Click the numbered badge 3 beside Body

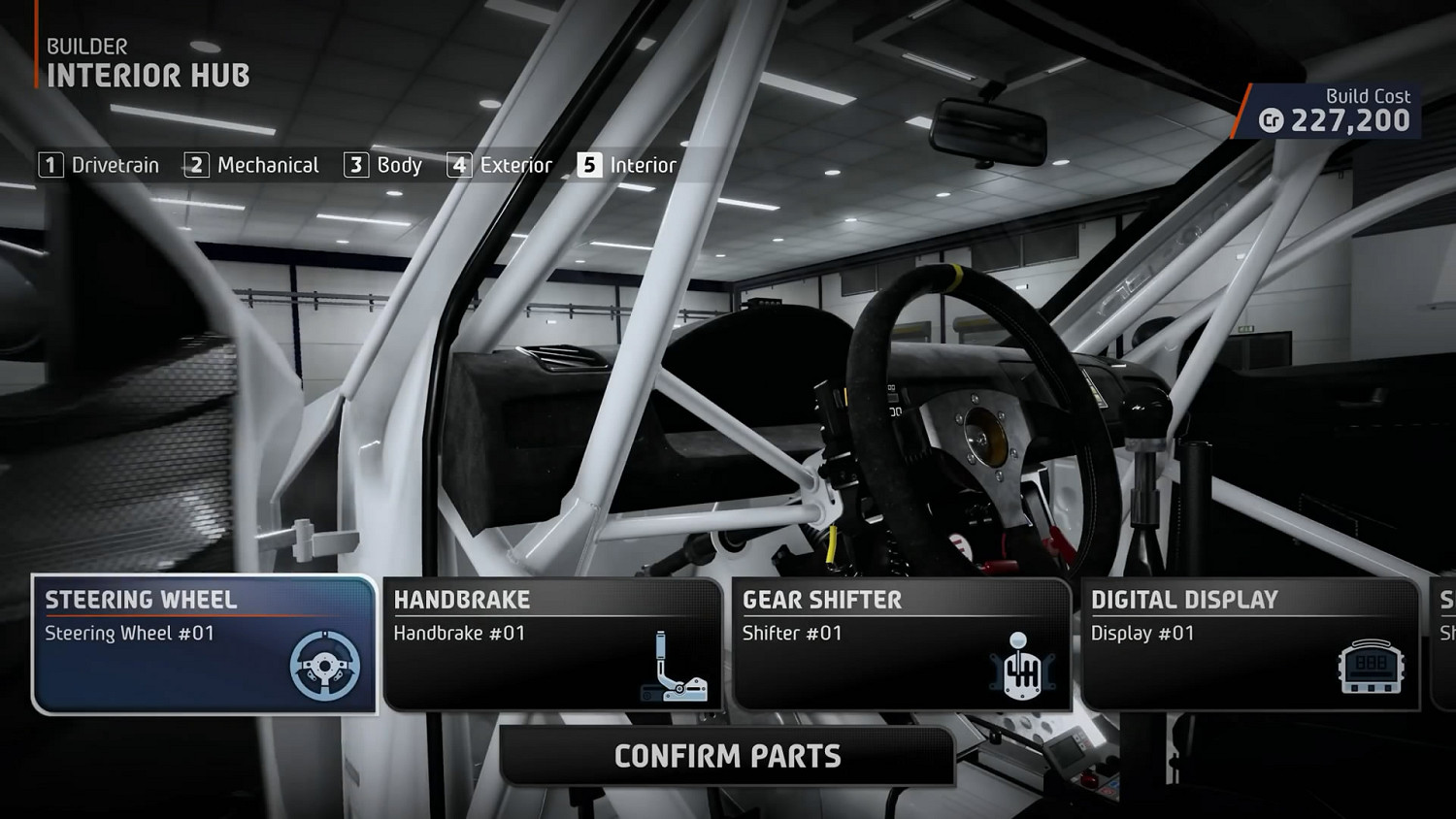[355, 165]
